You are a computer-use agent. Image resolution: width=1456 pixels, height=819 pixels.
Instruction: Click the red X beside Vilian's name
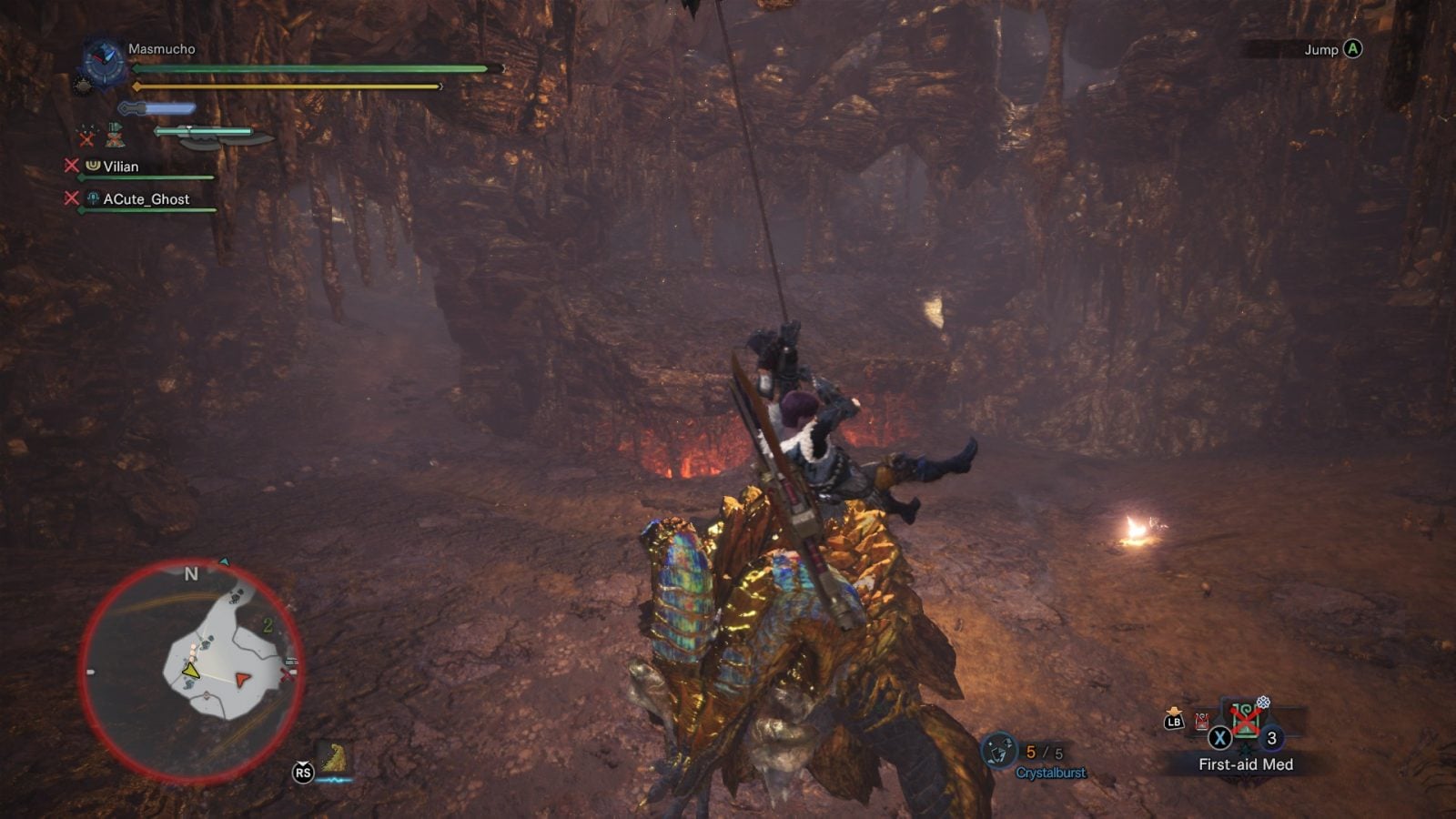(x=71, y=166)
